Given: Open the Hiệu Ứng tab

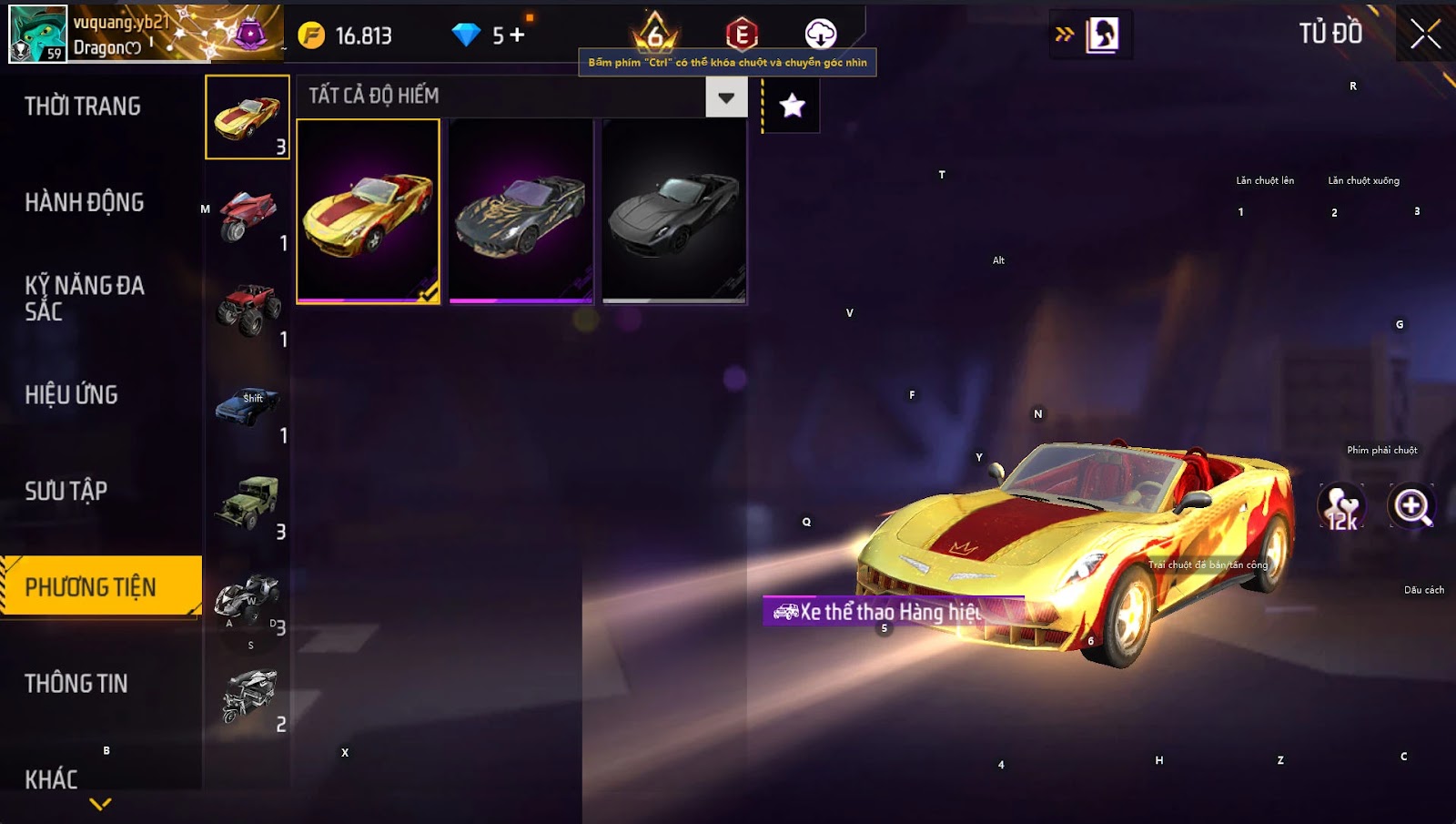Looking at the screenshot, I should pyautogui.click(x=72, y=395).
